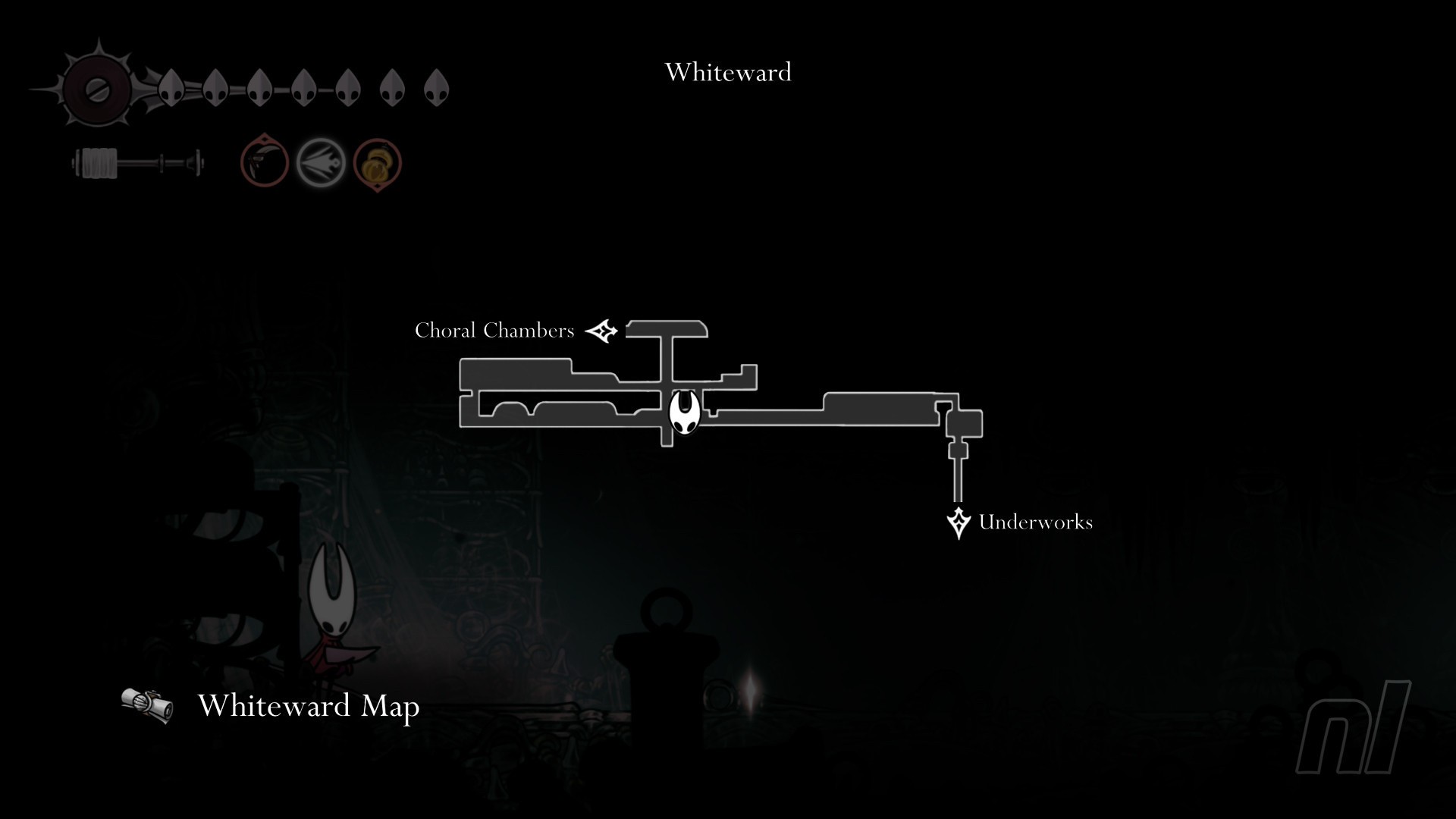Click Hornet's position marker on the map

click(683, 413)
